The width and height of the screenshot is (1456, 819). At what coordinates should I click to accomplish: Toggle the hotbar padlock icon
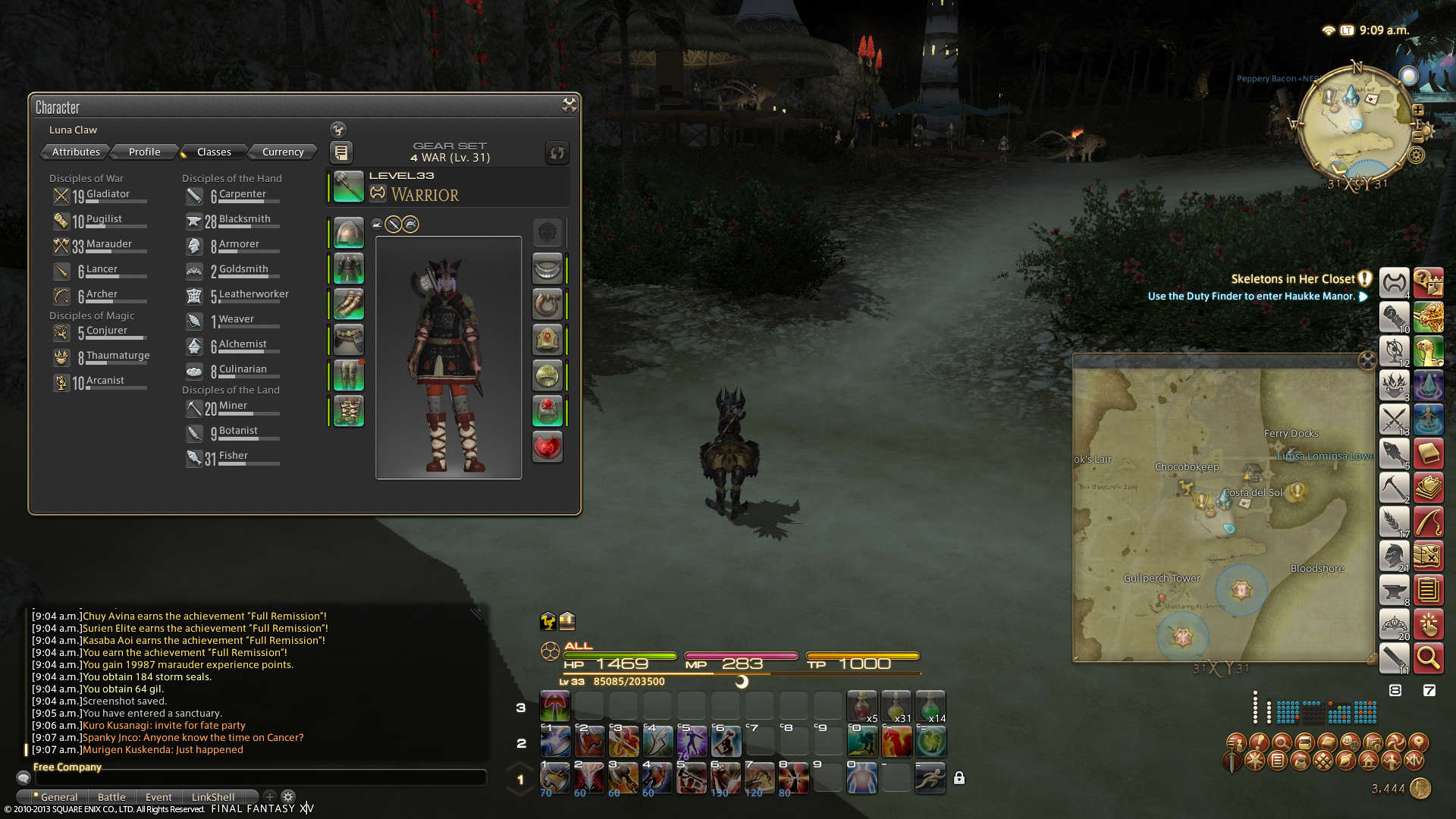pyautogui.click(x=959, y=778)
